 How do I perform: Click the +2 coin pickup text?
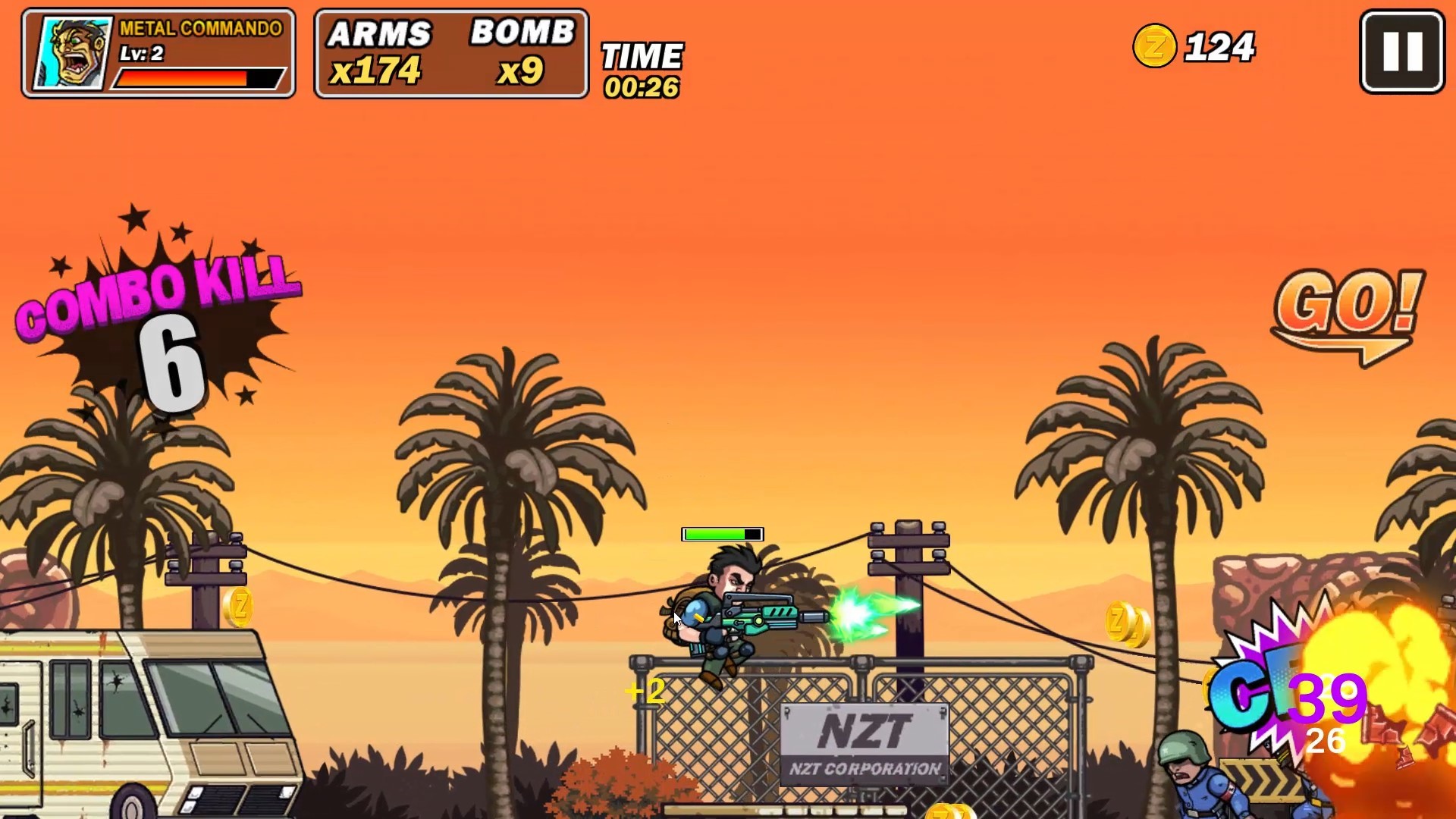click(643, 691)
